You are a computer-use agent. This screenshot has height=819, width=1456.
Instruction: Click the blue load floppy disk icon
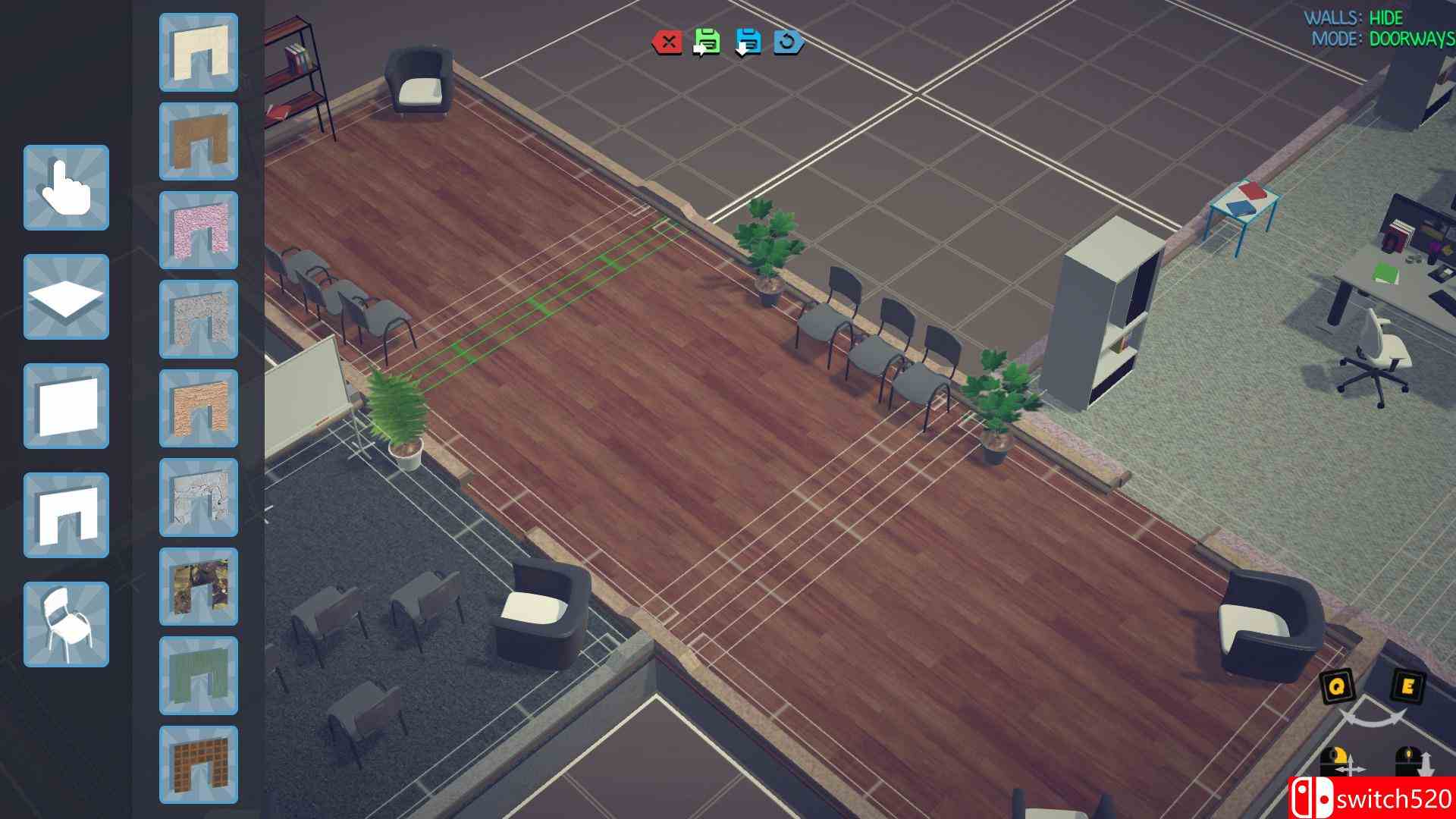pos(747,43)
